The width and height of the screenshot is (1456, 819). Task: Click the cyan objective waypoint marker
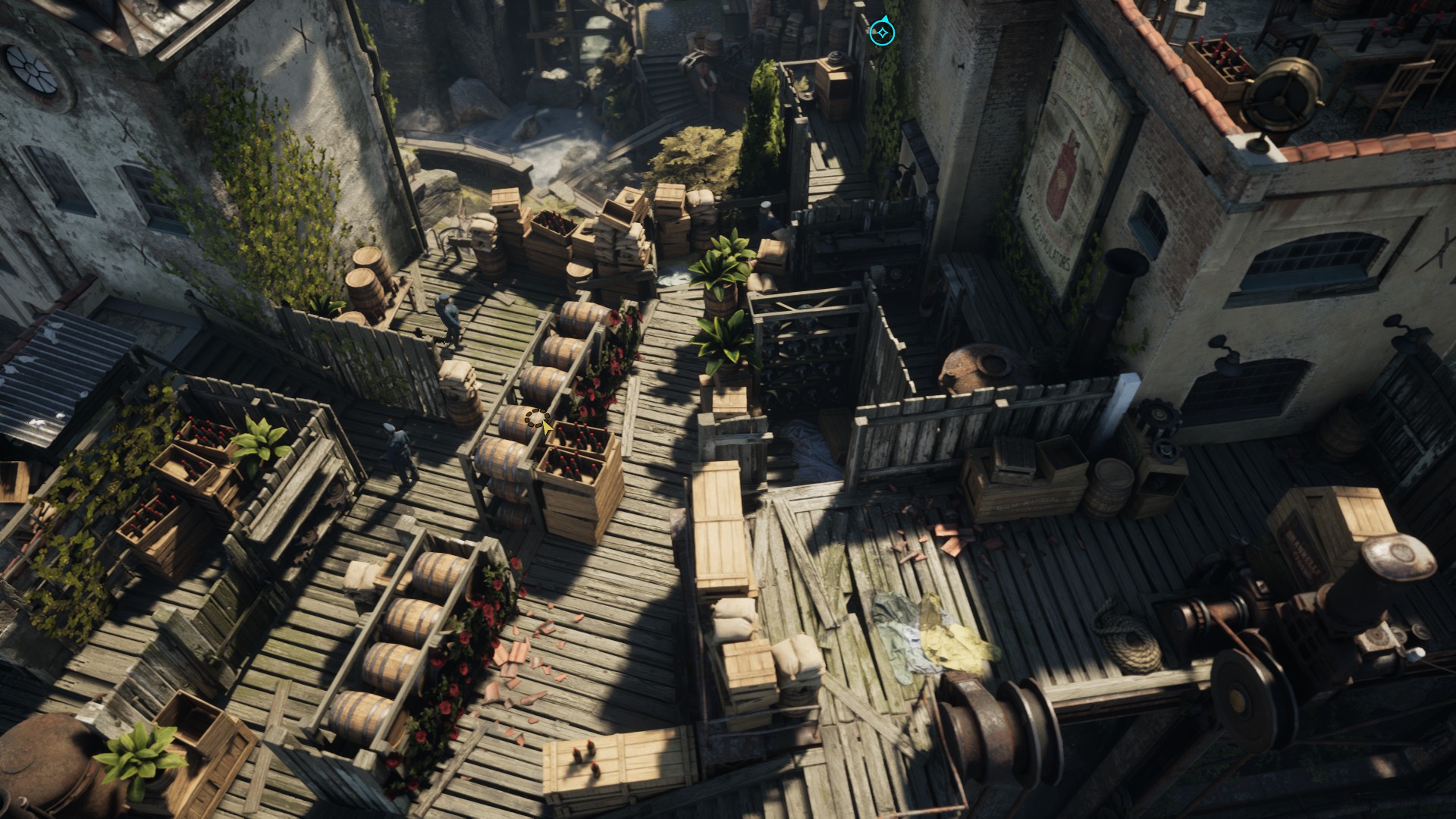[882, 33]
